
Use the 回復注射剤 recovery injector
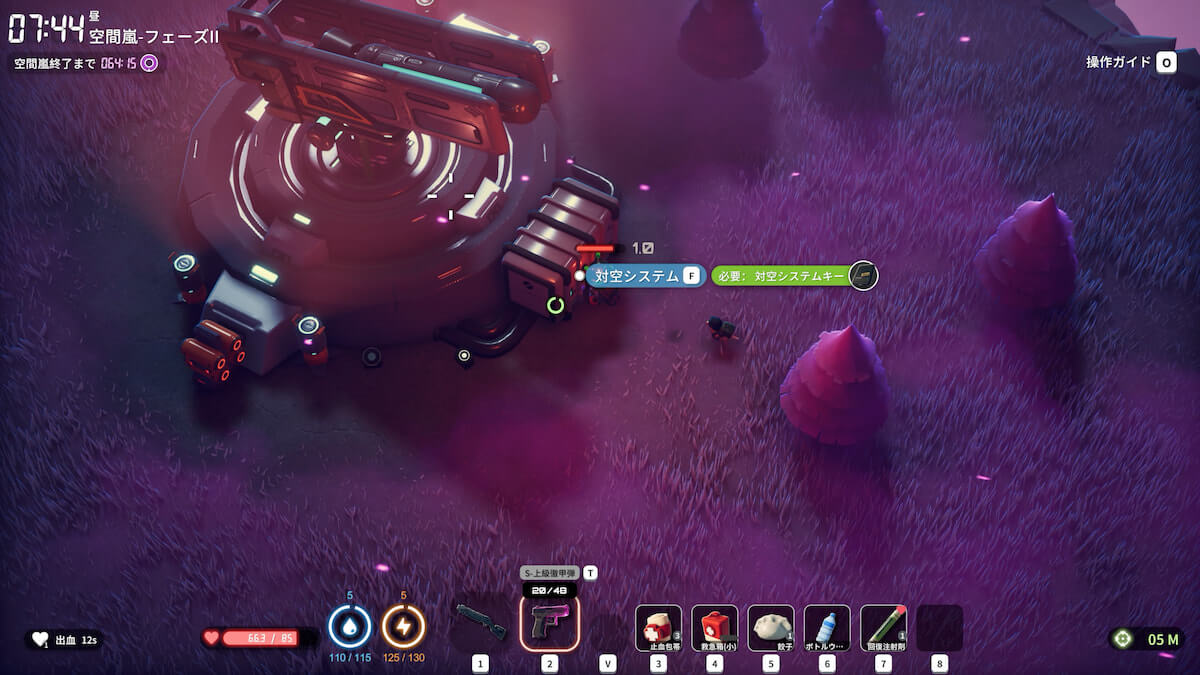tap(883, 628)
